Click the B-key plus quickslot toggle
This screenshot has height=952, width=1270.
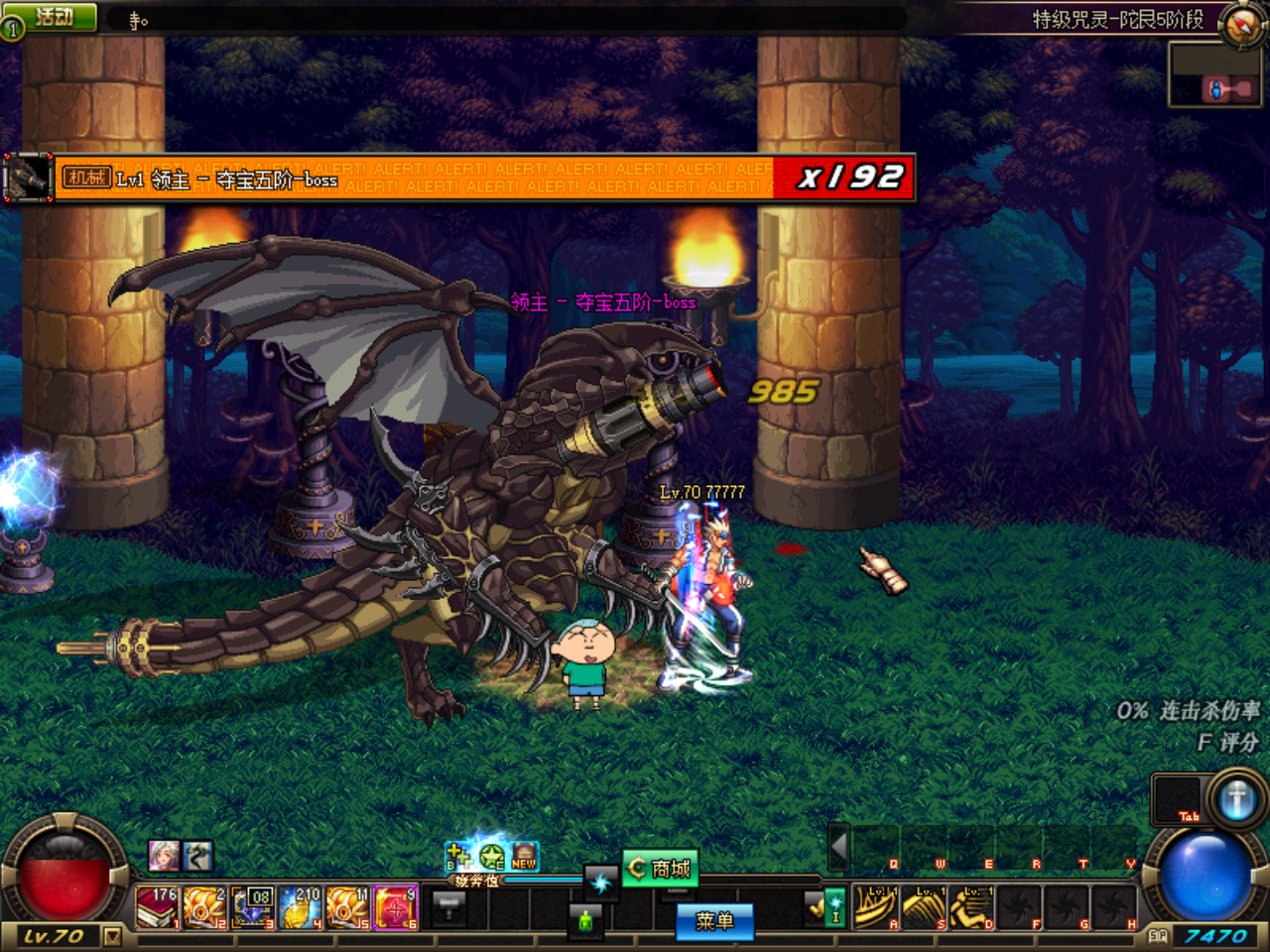pyautogui.click(x=456, y=856)
